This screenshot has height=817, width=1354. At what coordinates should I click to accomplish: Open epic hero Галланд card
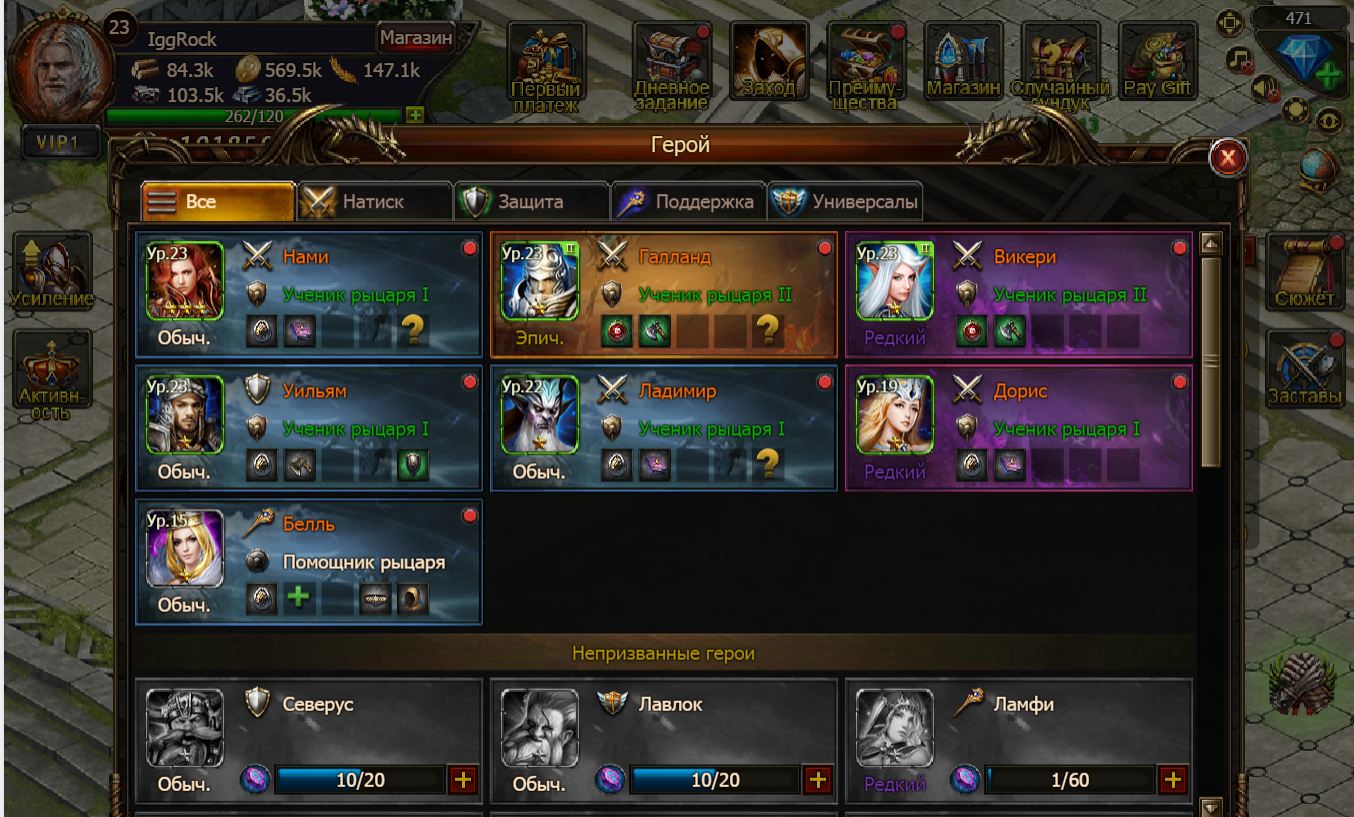pyautogui.click(x=664, y=295)
